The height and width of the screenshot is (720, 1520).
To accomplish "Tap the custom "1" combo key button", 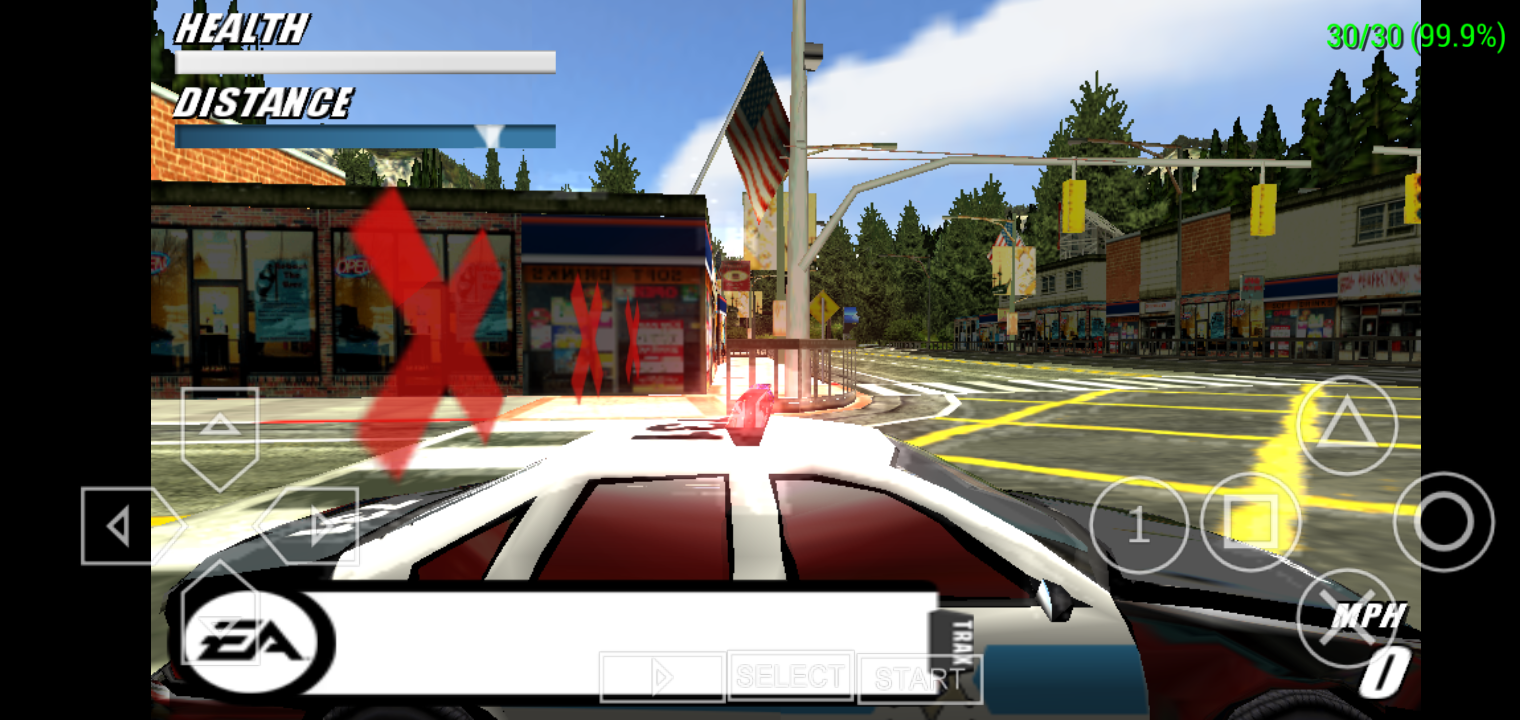I will [1139, 524].
